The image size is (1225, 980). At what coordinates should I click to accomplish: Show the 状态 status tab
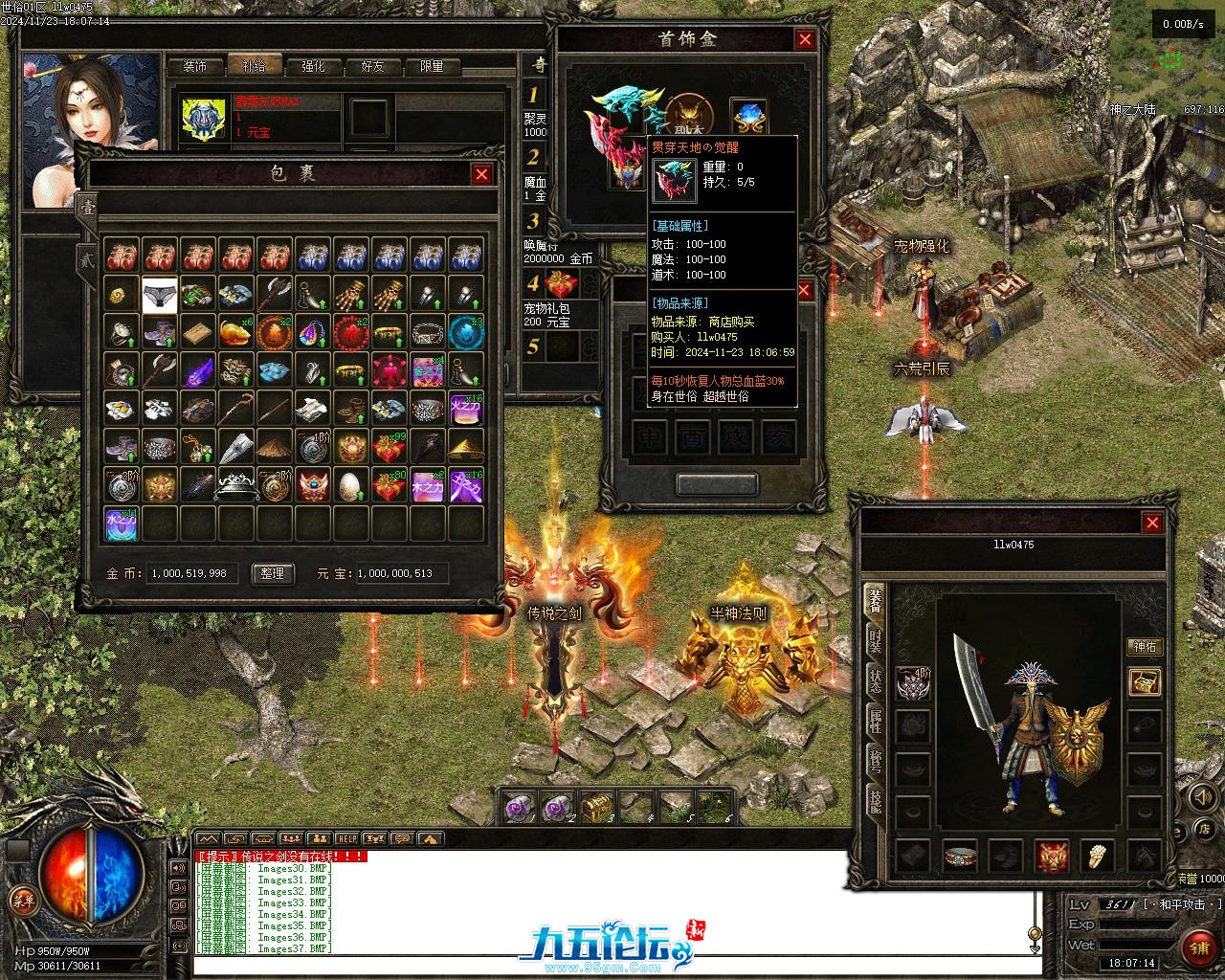pyautogui.click(x=875, y=681)
